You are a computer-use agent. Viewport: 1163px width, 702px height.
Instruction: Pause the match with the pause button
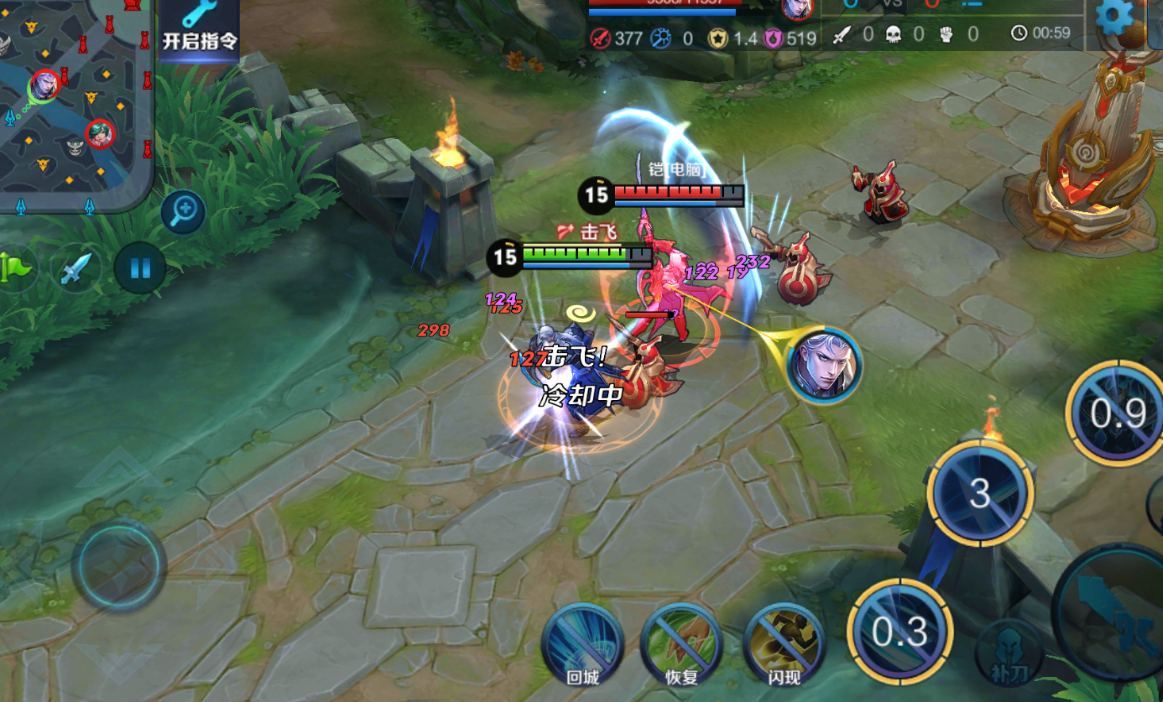(x=140, y=268)
